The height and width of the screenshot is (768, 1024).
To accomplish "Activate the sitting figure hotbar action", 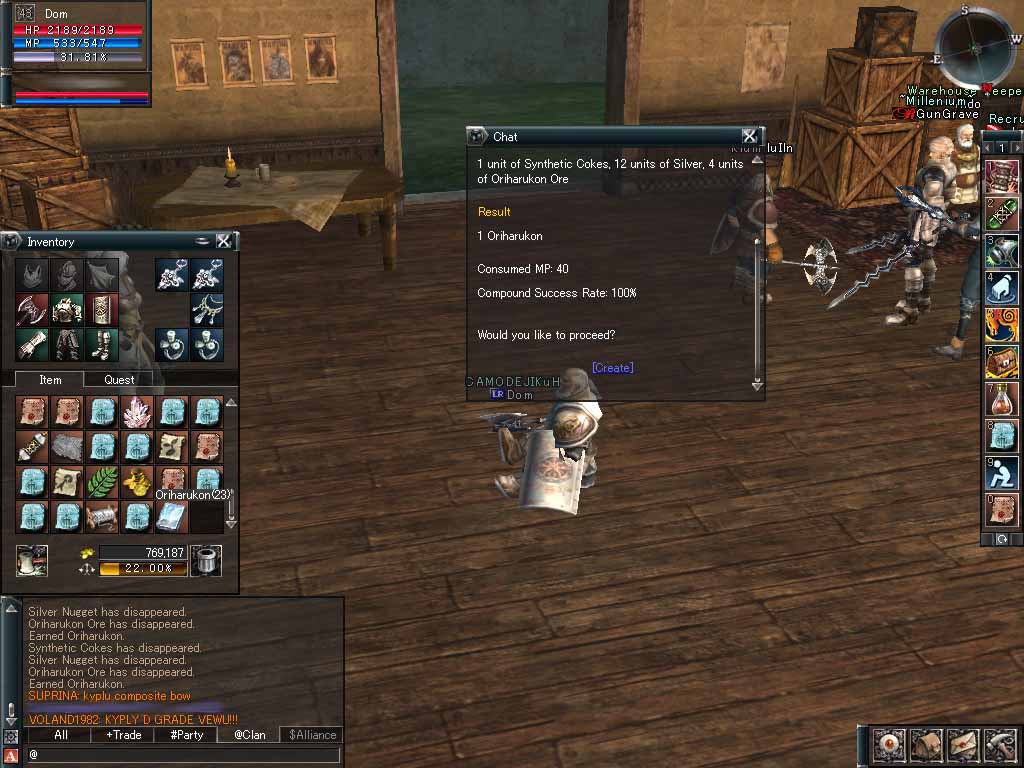I will 1002,472.
